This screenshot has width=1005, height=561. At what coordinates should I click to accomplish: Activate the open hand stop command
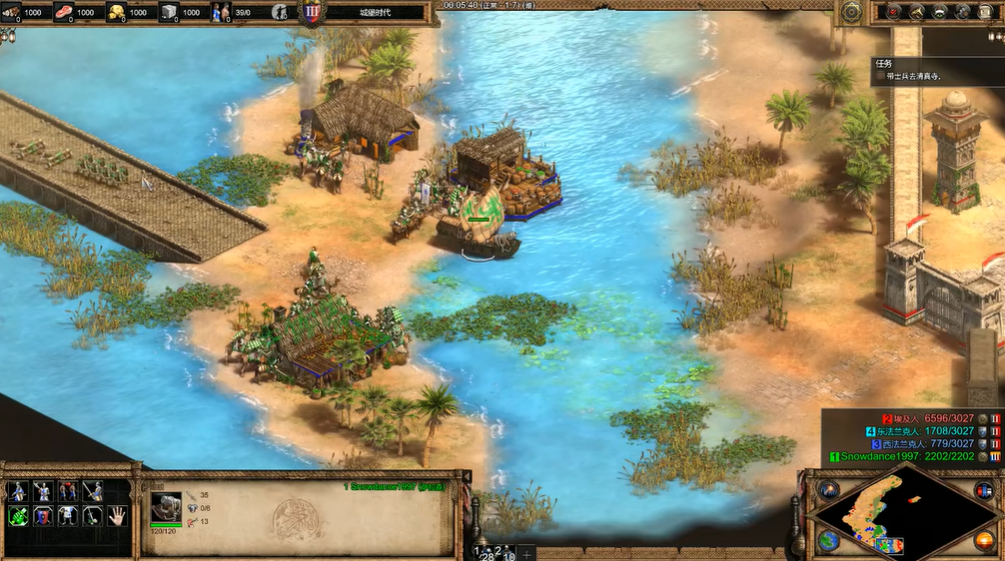point(117,515)
